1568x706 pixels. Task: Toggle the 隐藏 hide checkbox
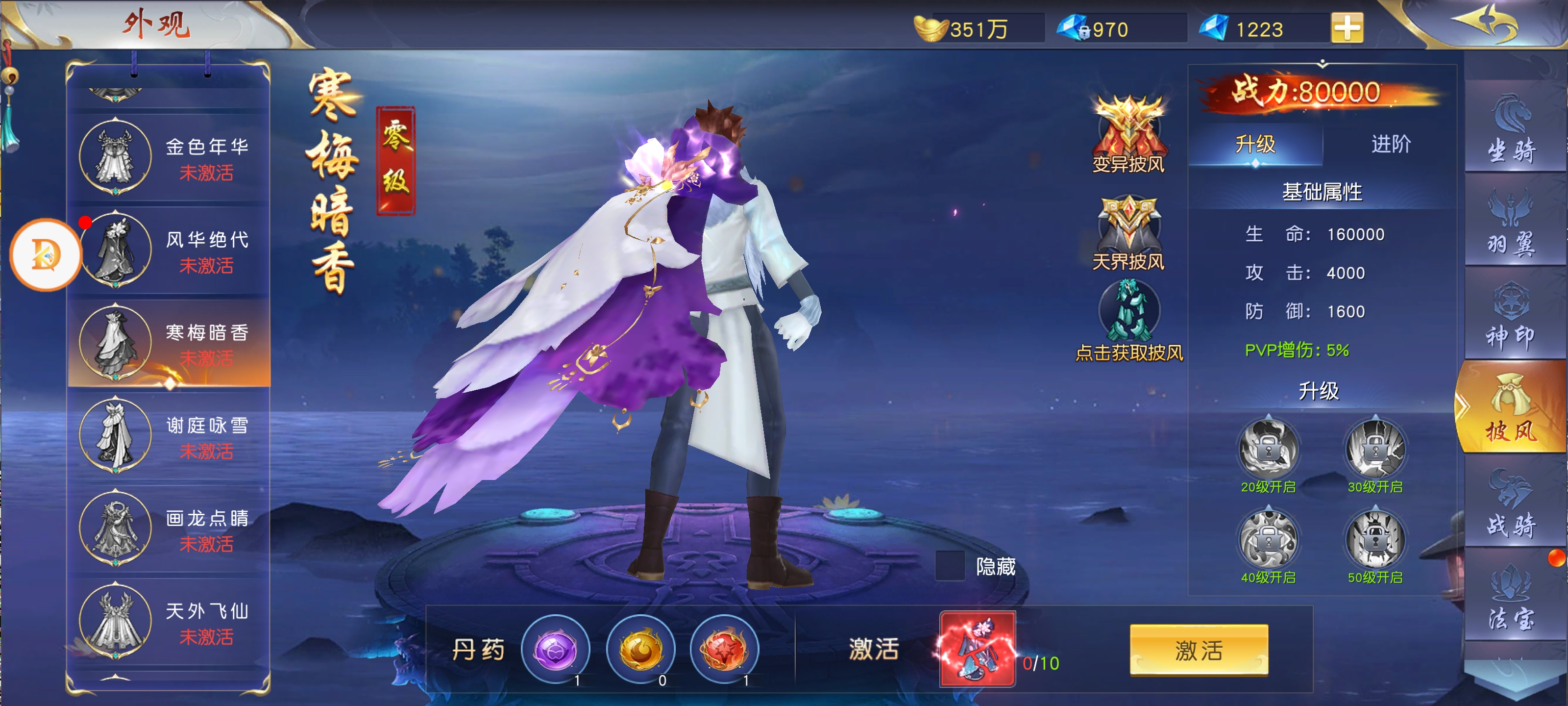[x=949, y=566]
